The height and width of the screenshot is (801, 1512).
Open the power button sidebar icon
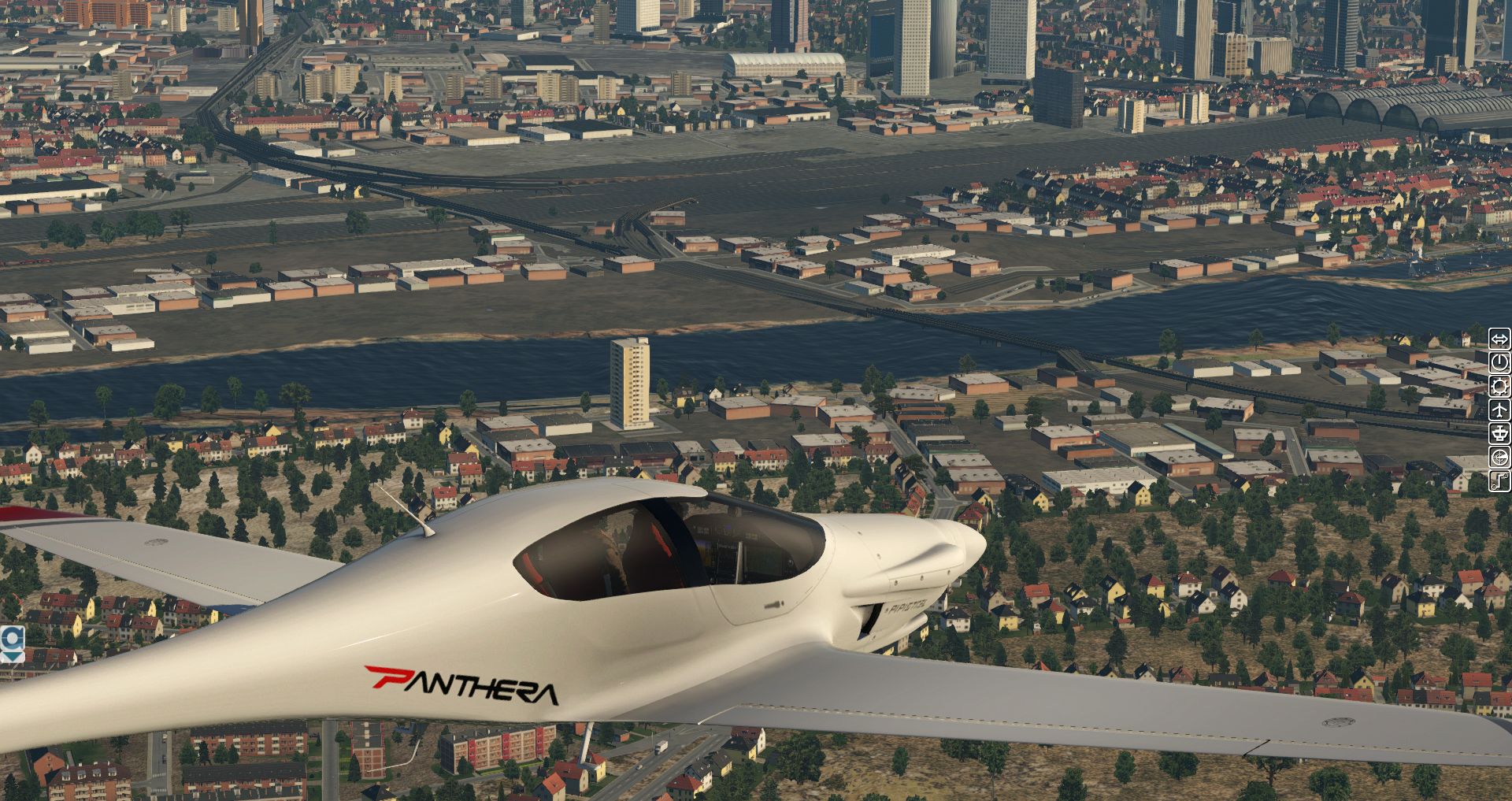coord(1499,362)
